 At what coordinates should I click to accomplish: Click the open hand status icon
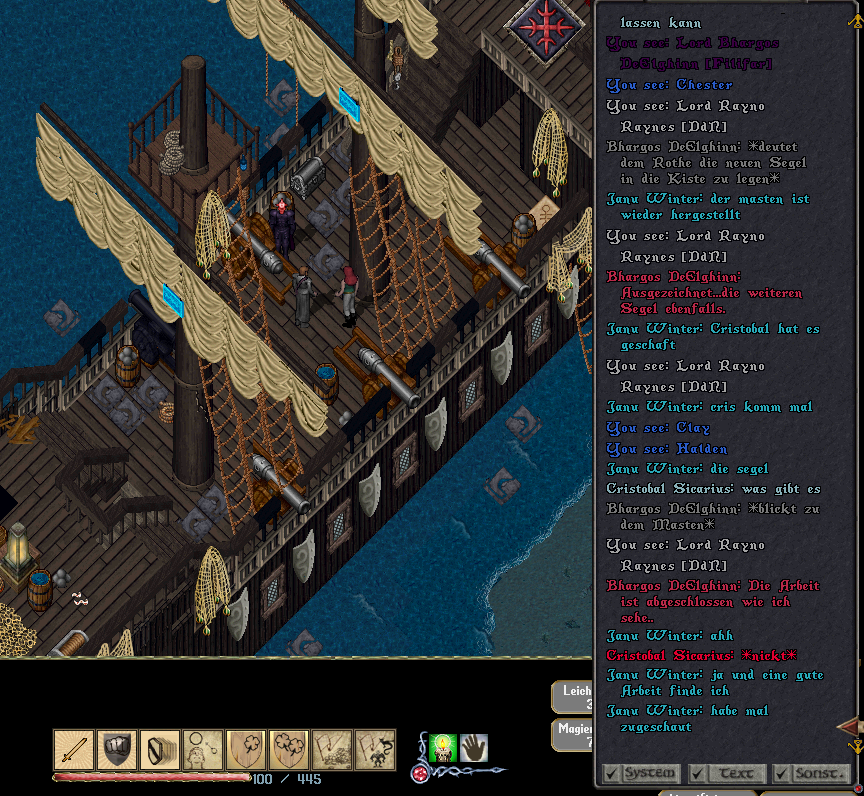[473, 748]
